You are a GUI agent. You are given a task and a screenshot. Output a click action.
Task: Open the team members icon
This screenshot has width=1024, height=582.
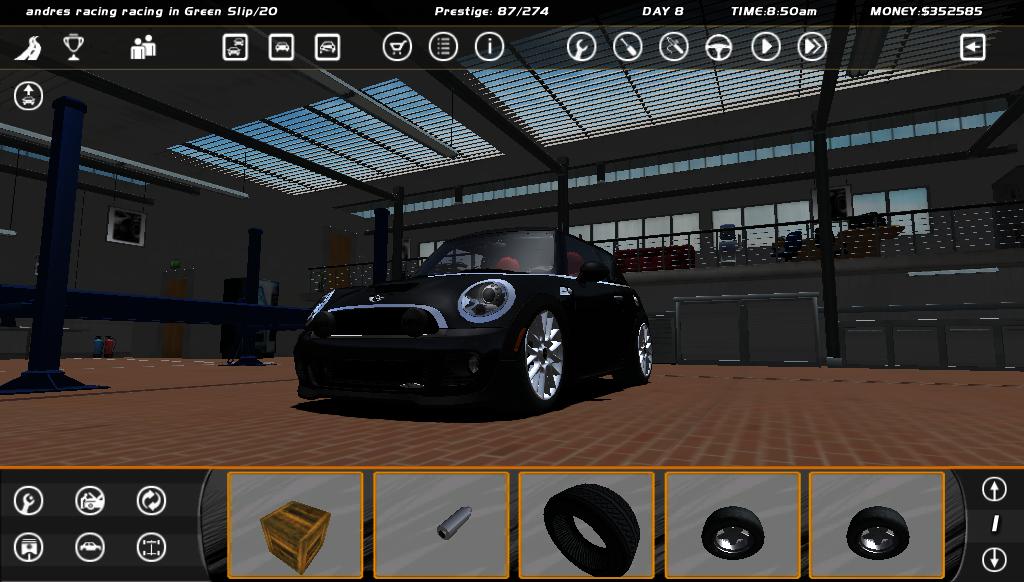(143, 46)
